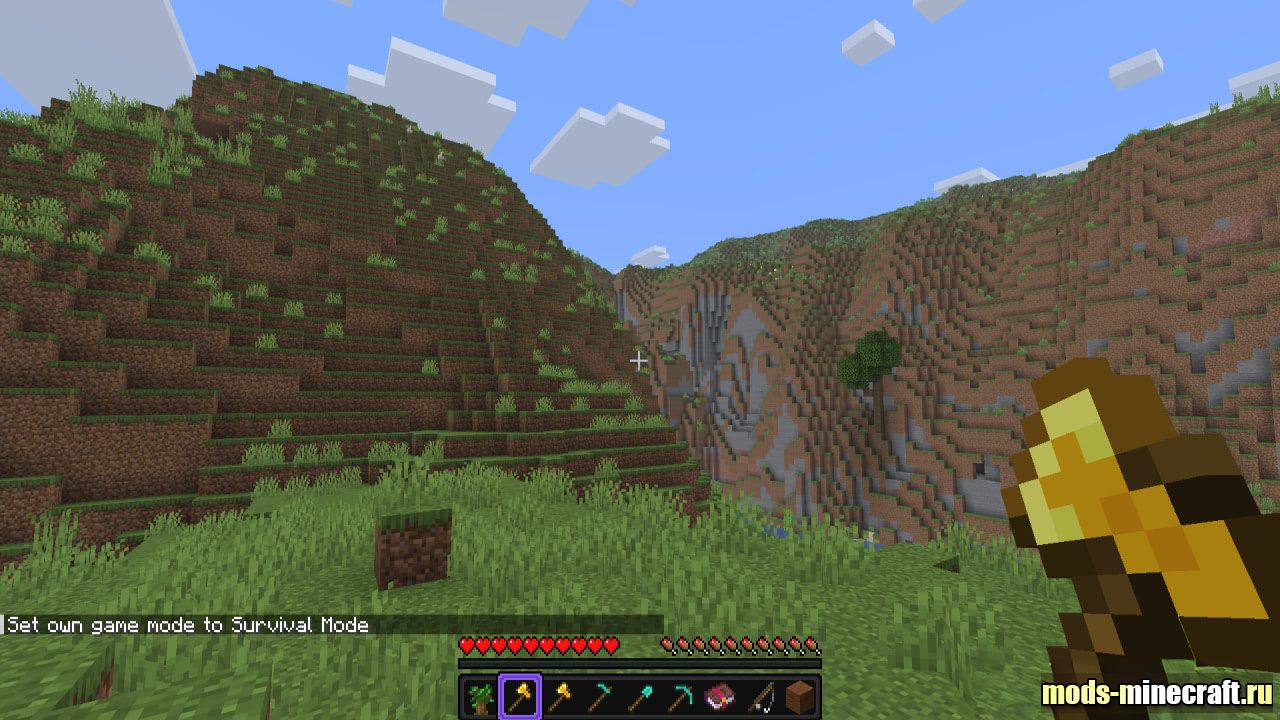The image size is (1280, 720).
Task: Select the enchanted book slot
Action: tap(720, 696)
